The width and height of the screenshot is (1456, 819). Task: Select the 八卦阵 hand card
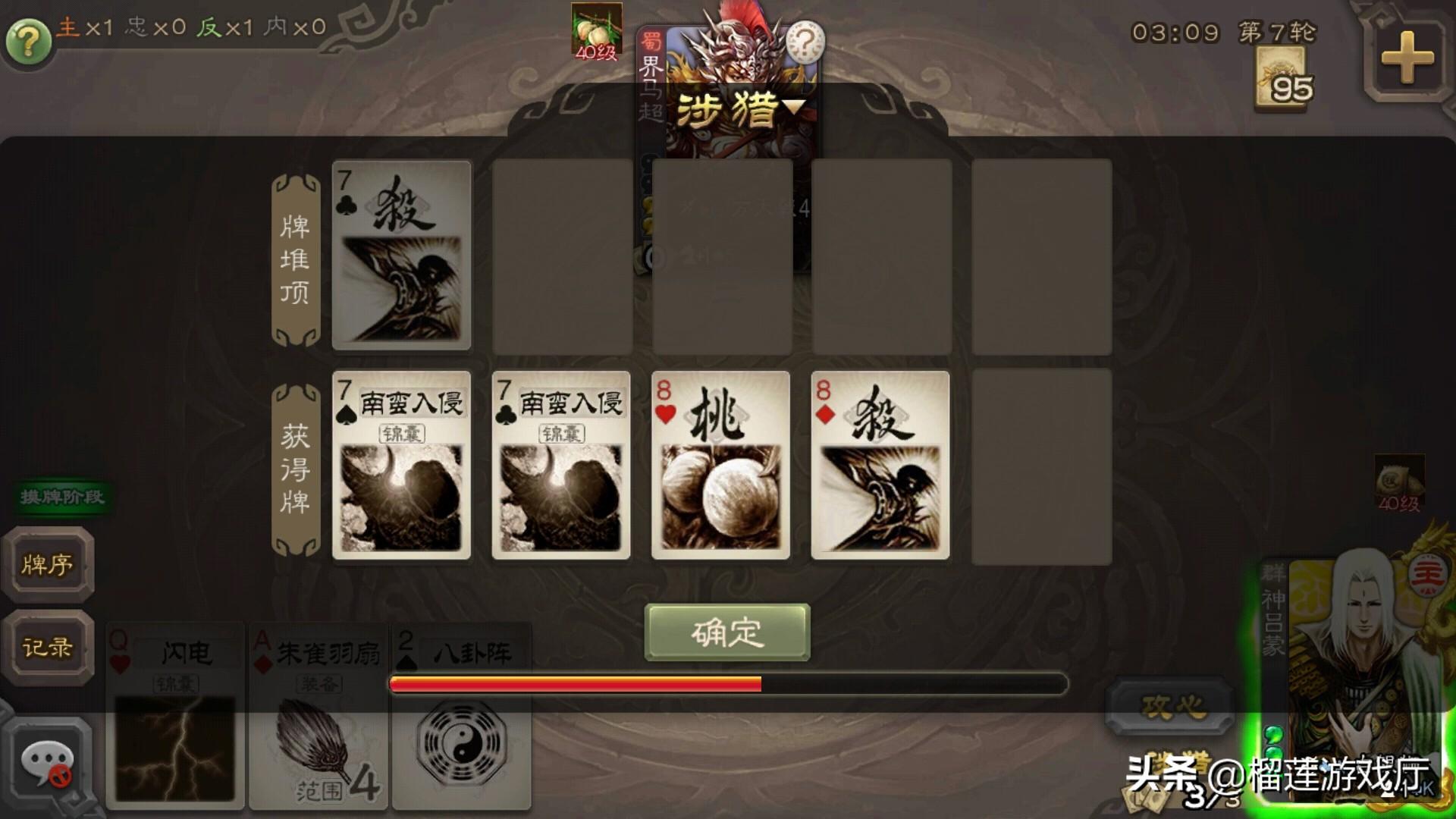click(462, 717)
